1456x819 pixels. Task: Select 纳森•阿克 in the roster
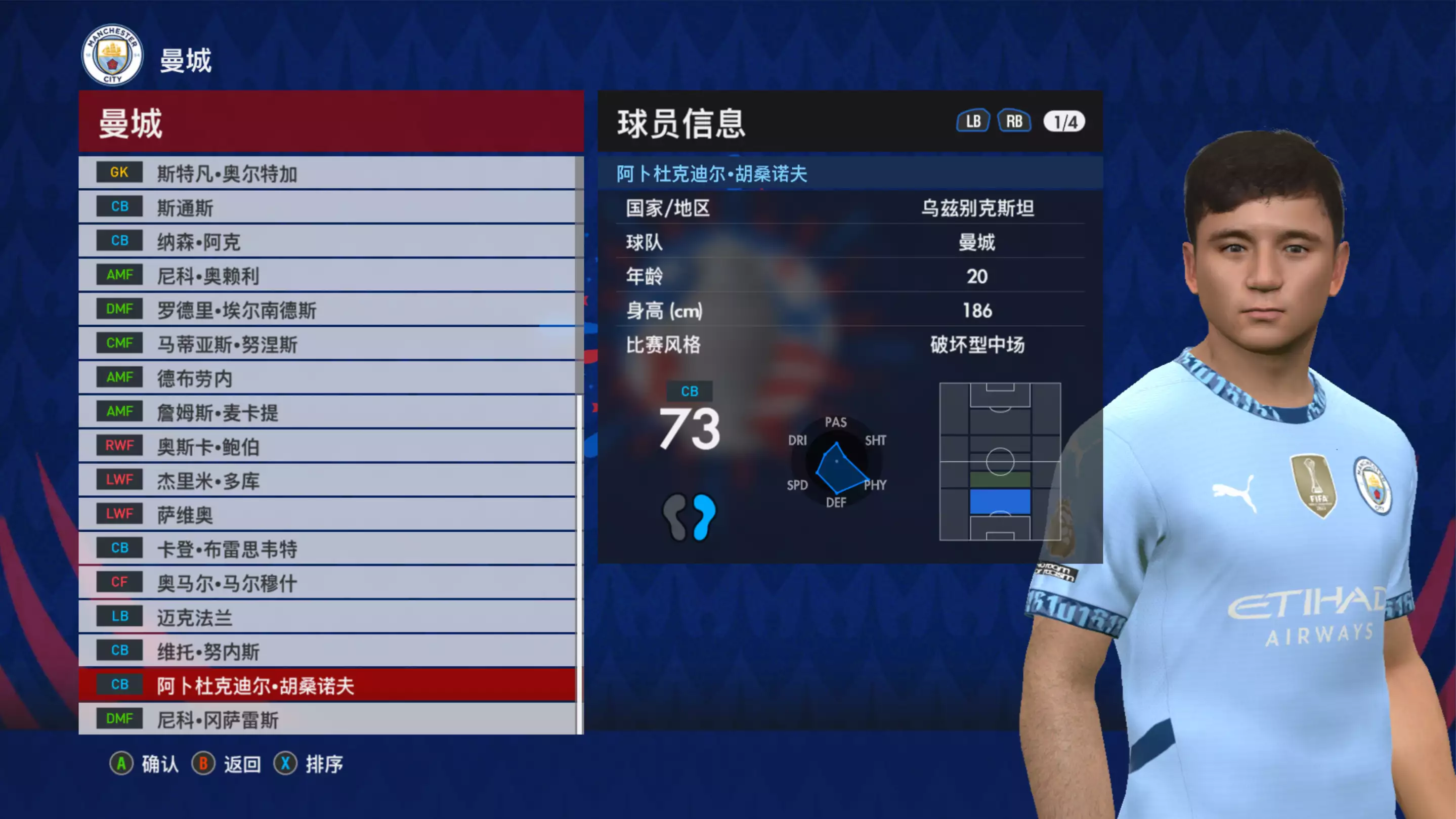coord(328,241)
